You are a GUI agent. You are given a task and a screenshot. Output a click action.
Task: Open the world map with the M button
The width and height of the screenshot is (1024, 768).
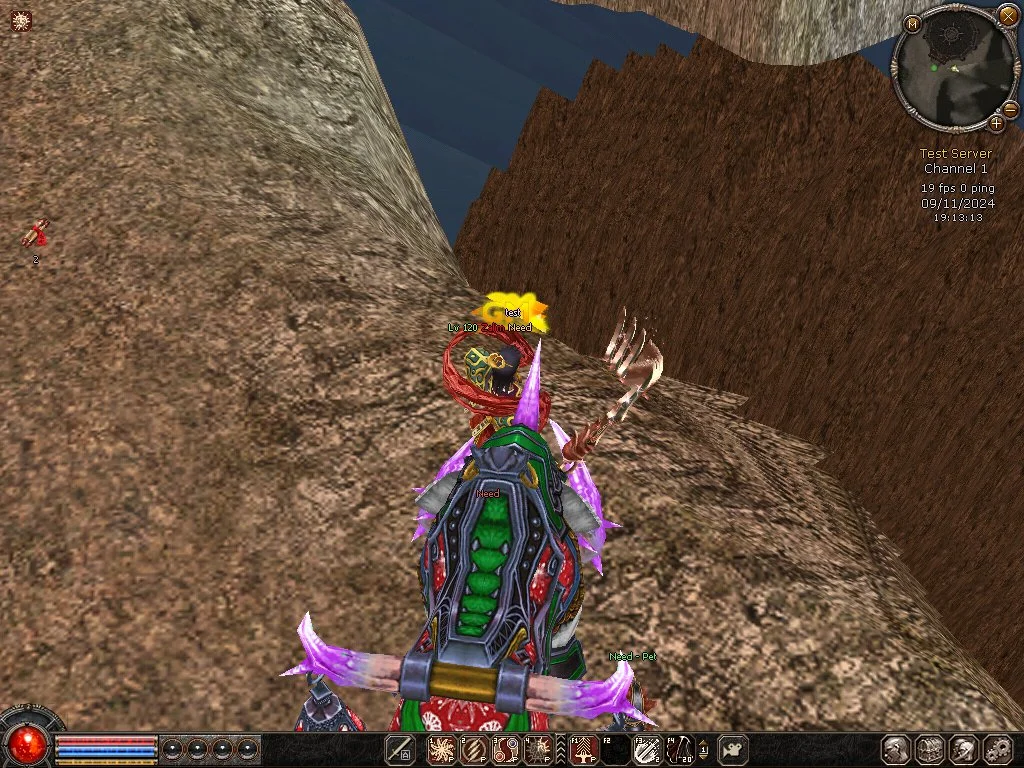point(912,24)
